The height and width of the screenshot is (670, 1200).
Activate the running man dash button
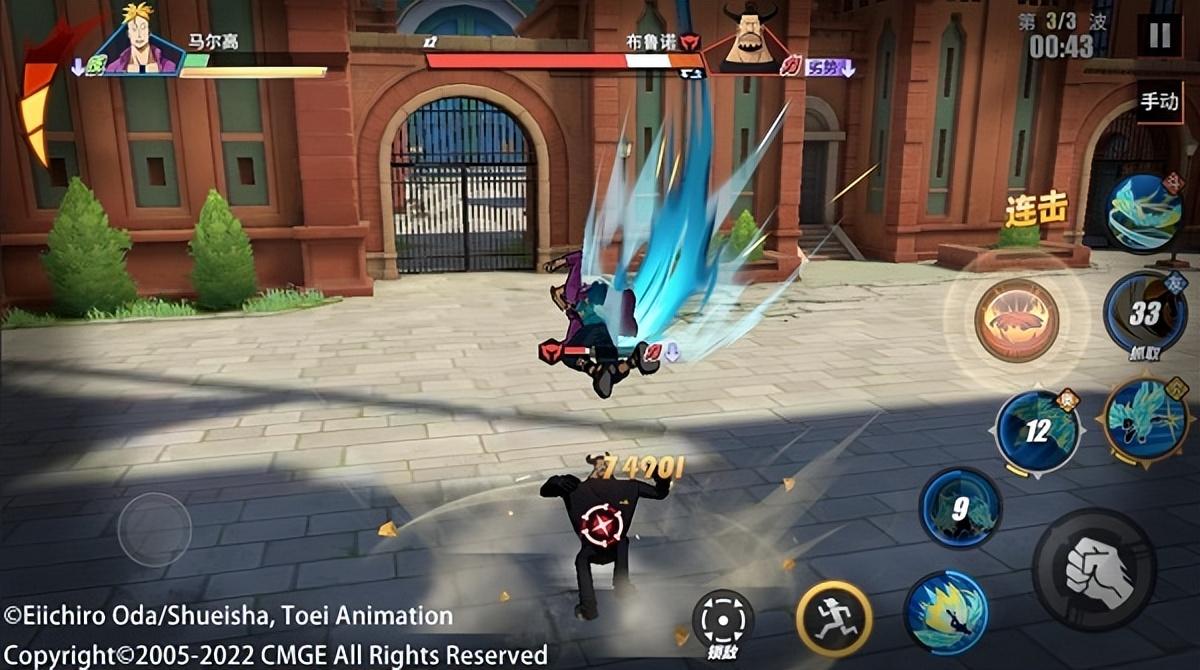click(x=833, y=618)
